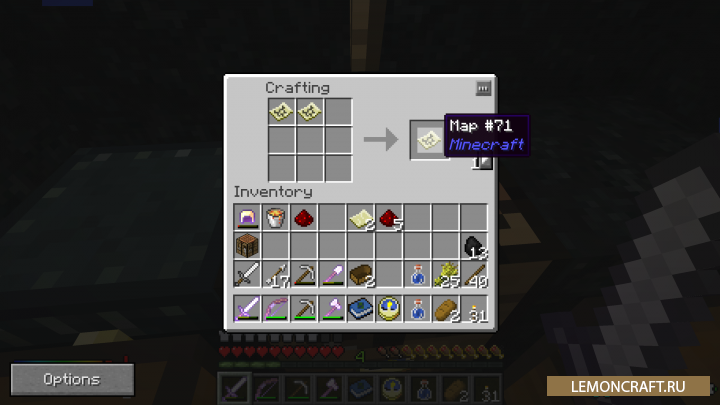The width and height of the screenshot is (720, 405).
Task: Select the enchanted helmet slot
Action: click(247, 217)
